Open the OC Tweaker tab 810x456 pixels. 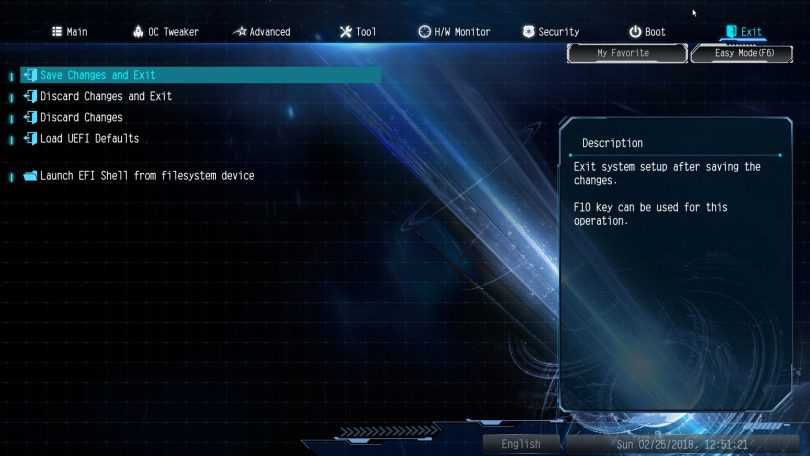click(x=165, y=32)
